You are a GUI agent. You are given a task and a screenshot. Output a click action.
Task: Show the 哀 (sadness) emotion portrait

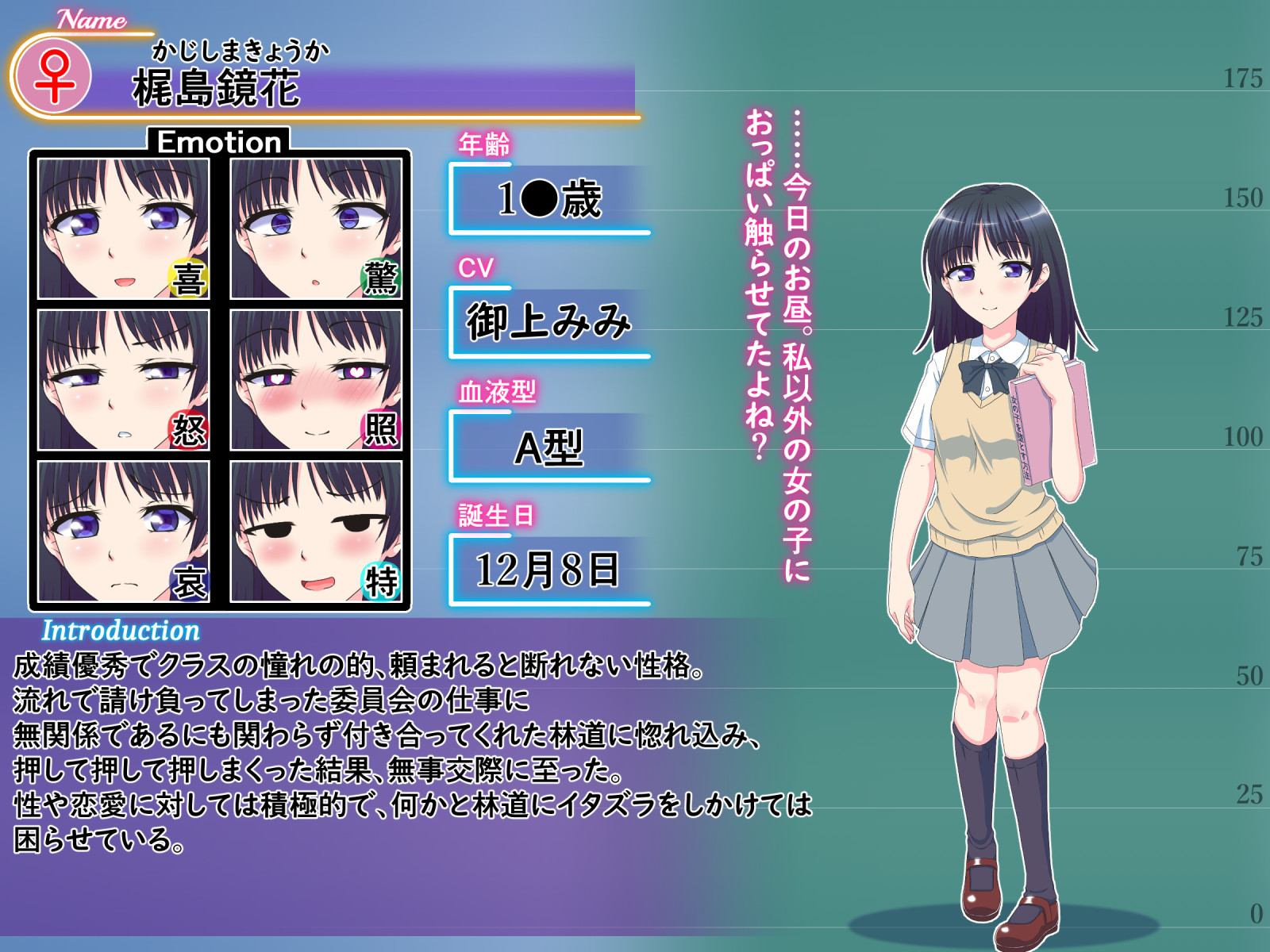point(124,532)
